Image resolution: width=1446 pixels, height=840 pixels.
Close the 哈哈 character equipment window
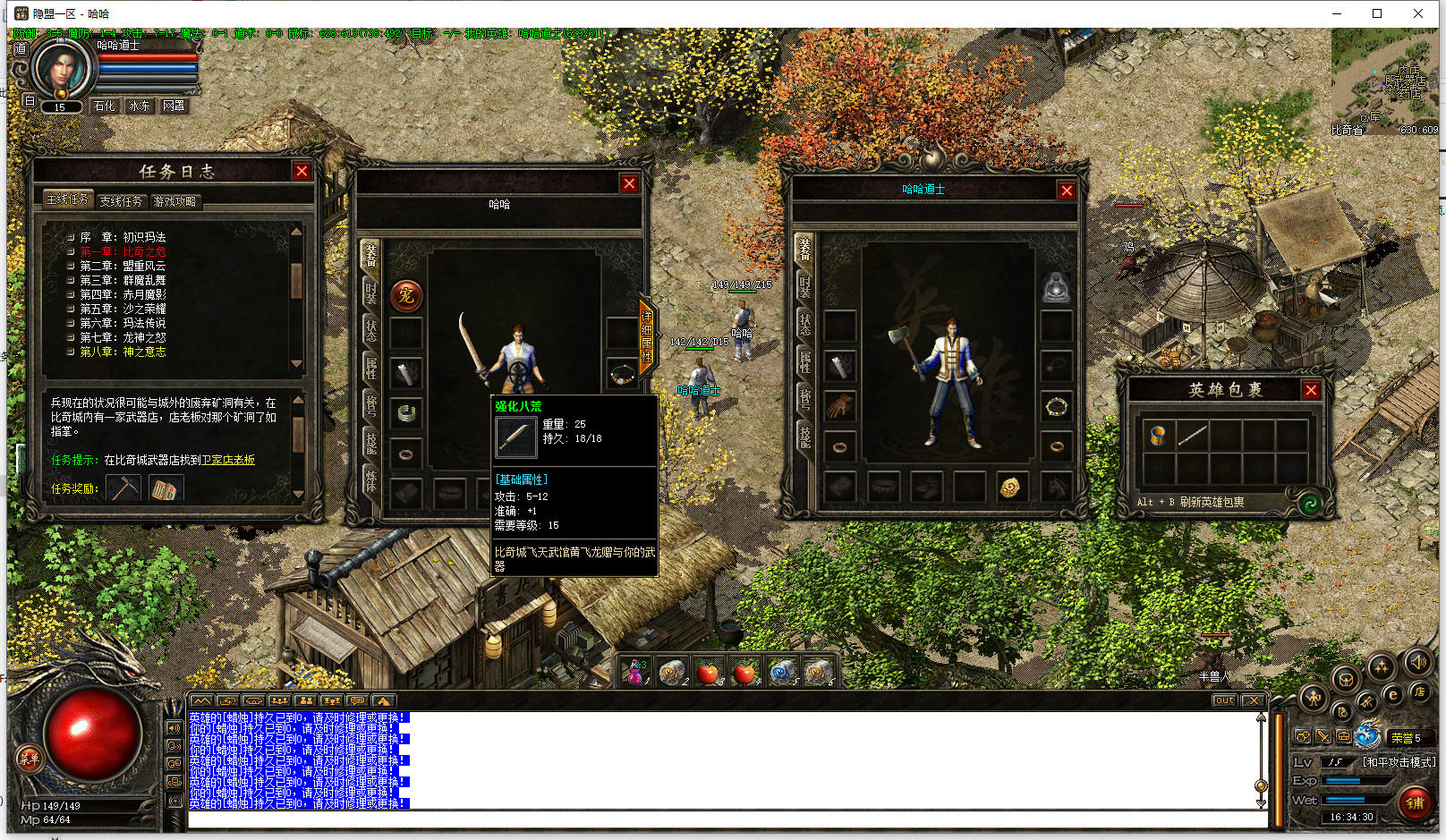click(x=629, y=183)
